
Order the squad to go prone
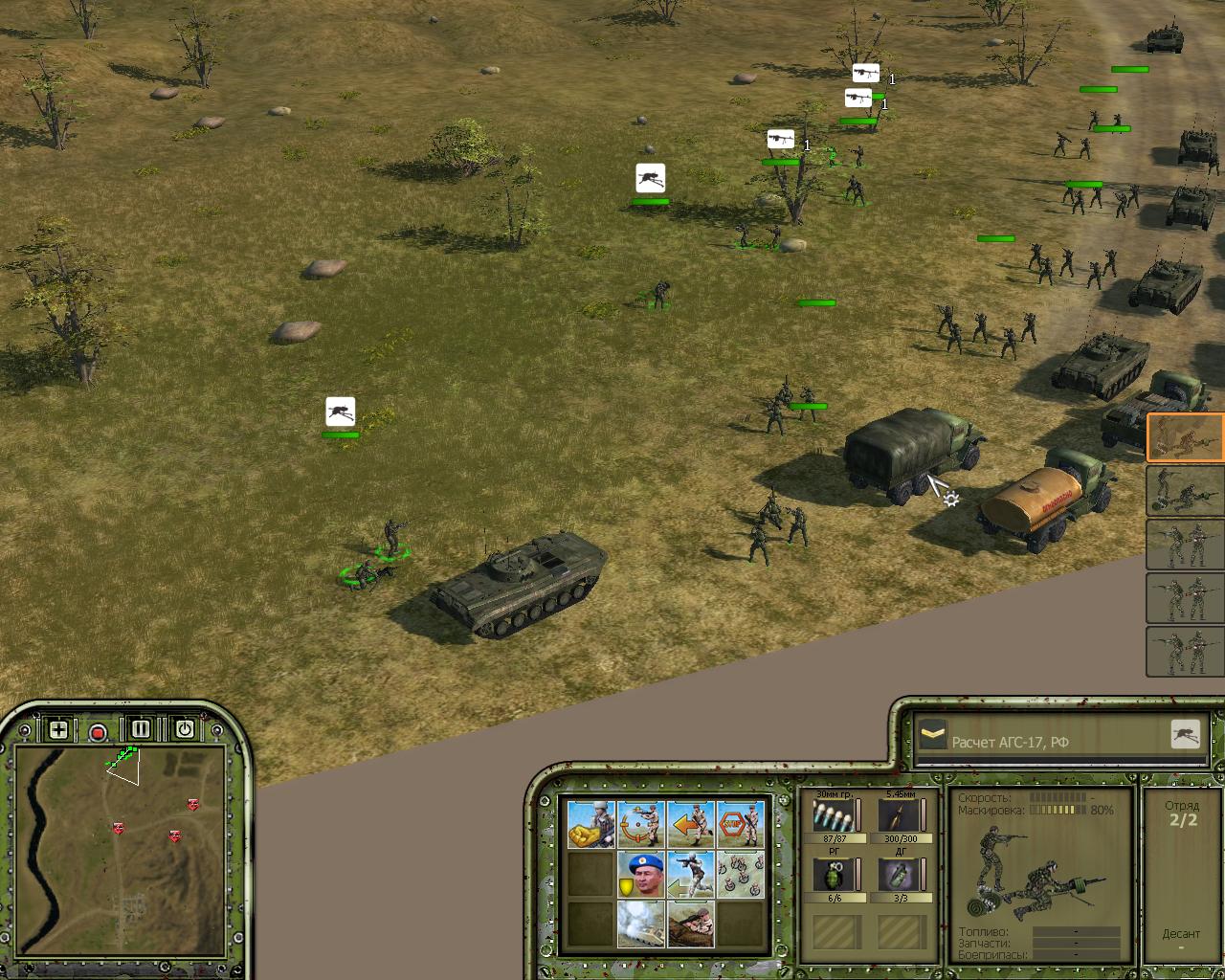691,924
